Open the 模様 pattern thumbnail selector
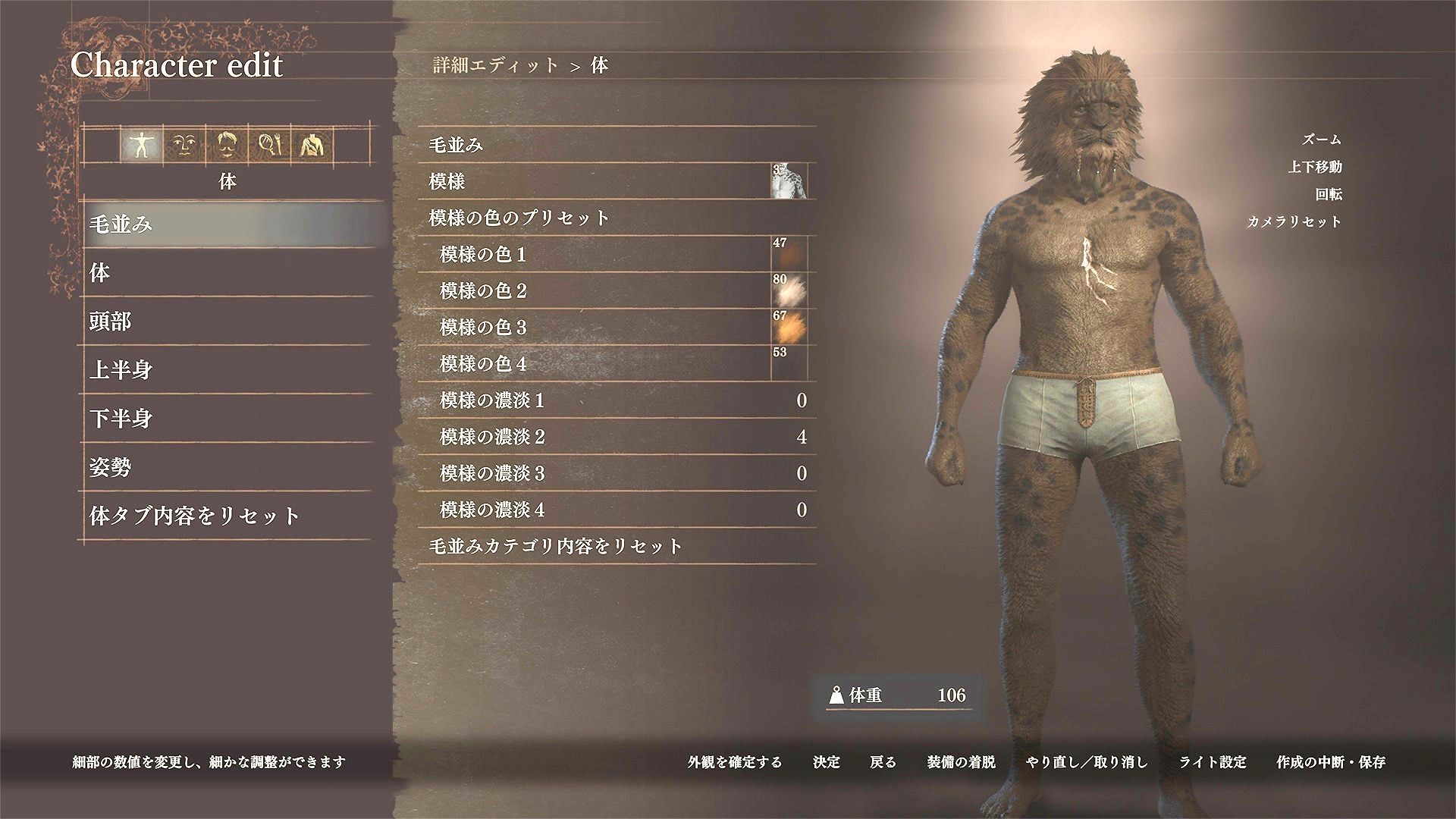The image size is (1456, 819). pos(791,183)
